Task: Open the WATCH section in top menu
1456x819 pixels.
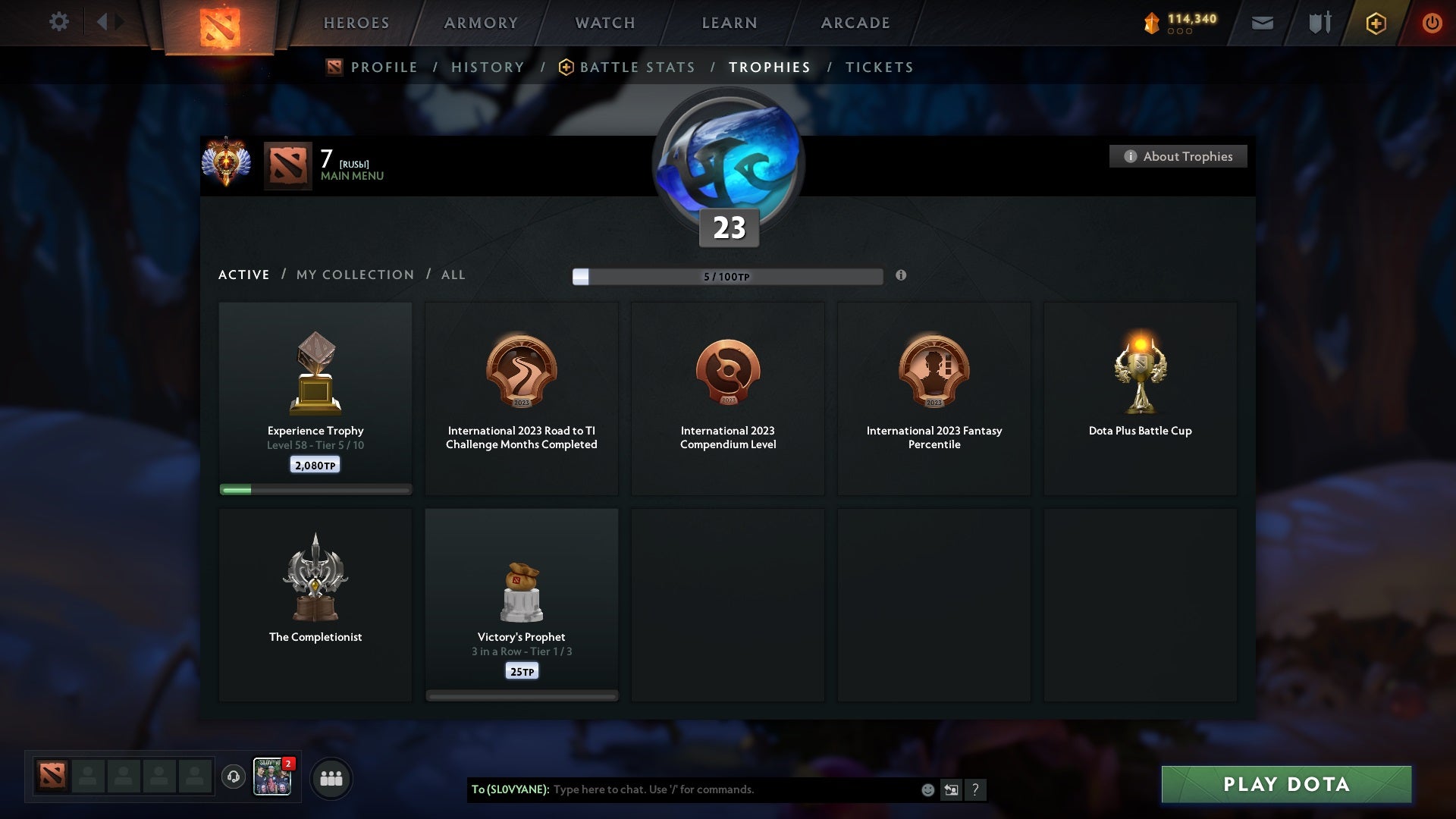Action: pyautogui.click(x=604, y=23)
